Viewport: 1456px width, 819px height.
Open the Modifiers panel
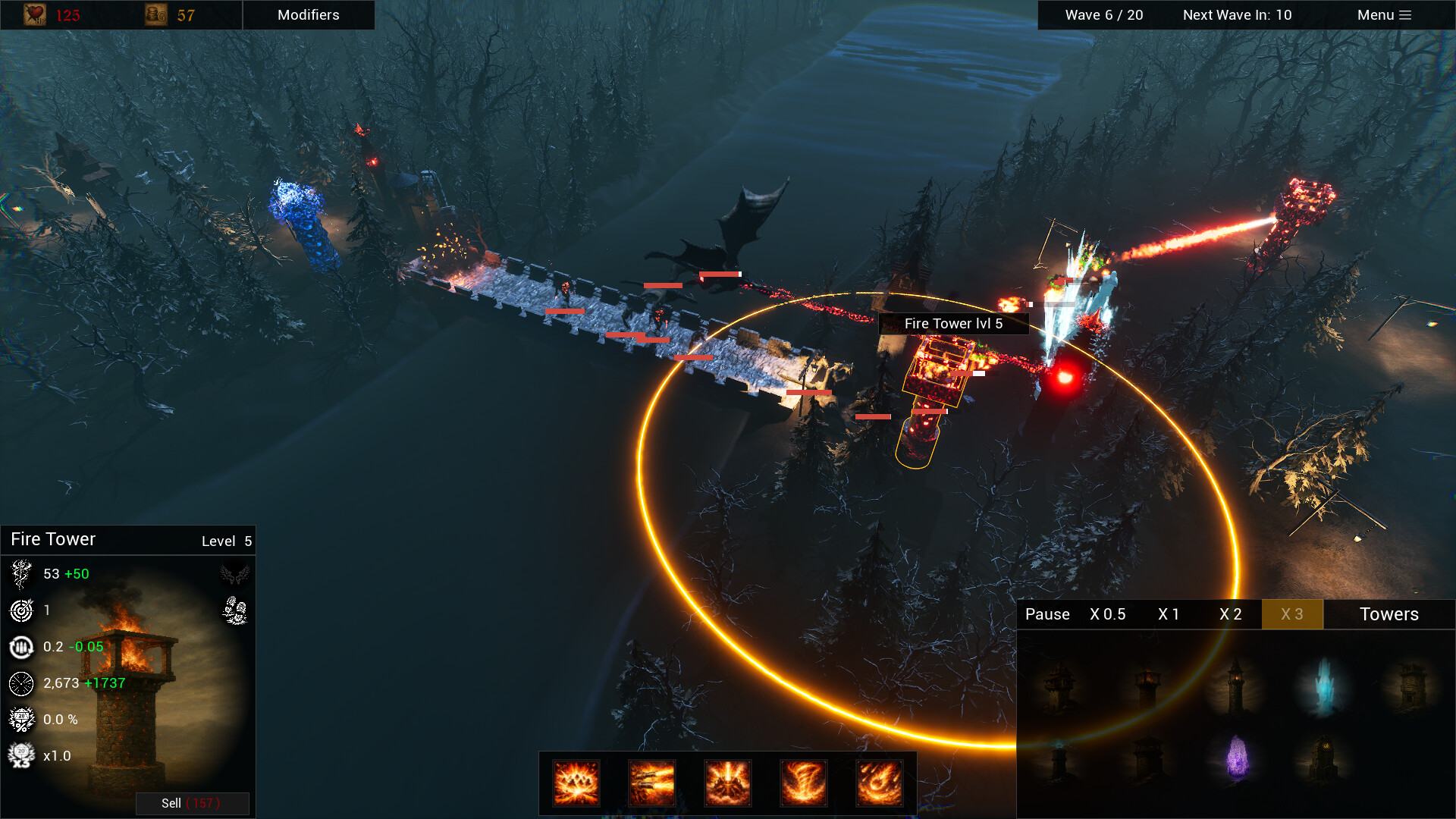308,15
